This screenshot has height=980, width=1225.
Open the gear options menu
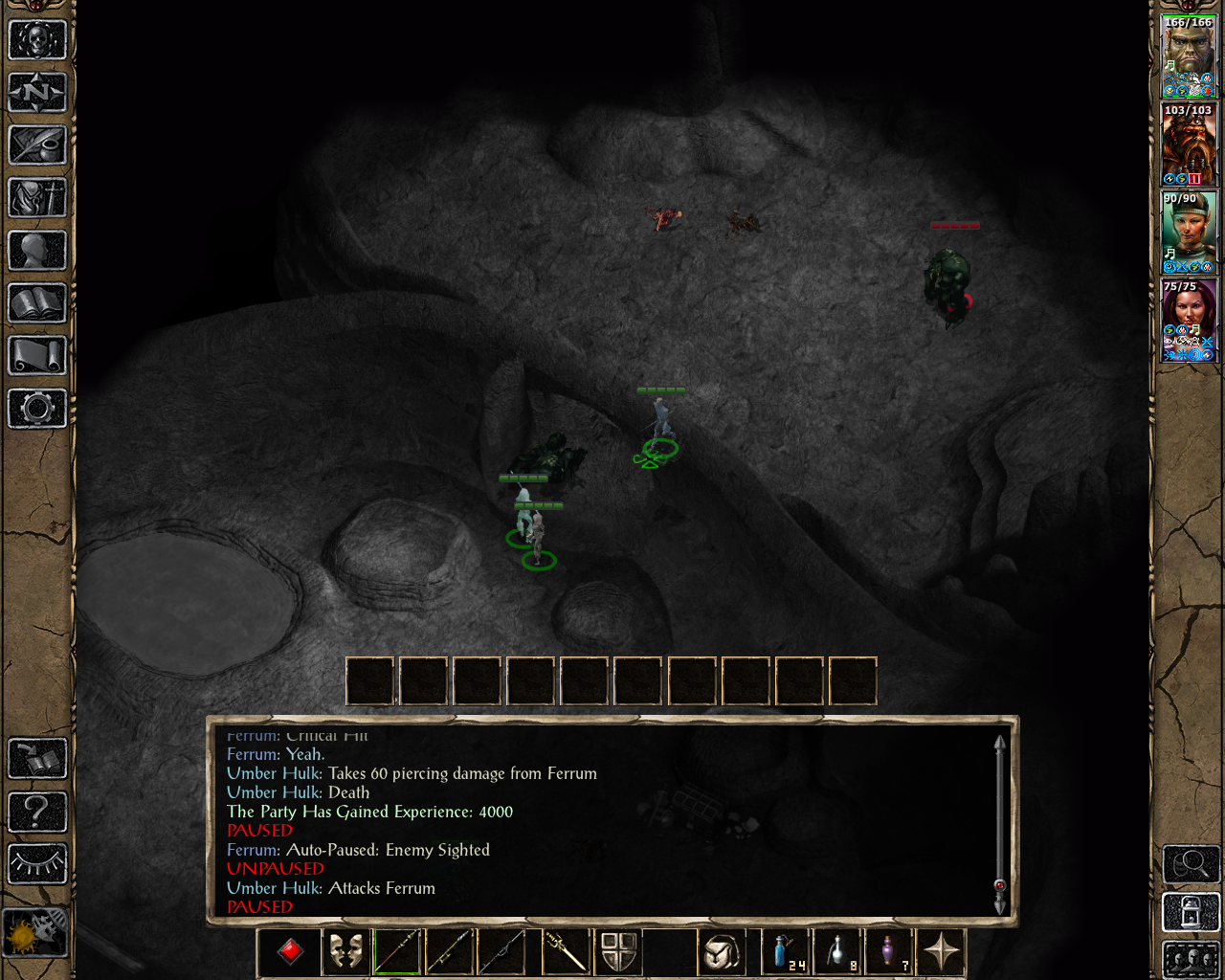(37, 409)
